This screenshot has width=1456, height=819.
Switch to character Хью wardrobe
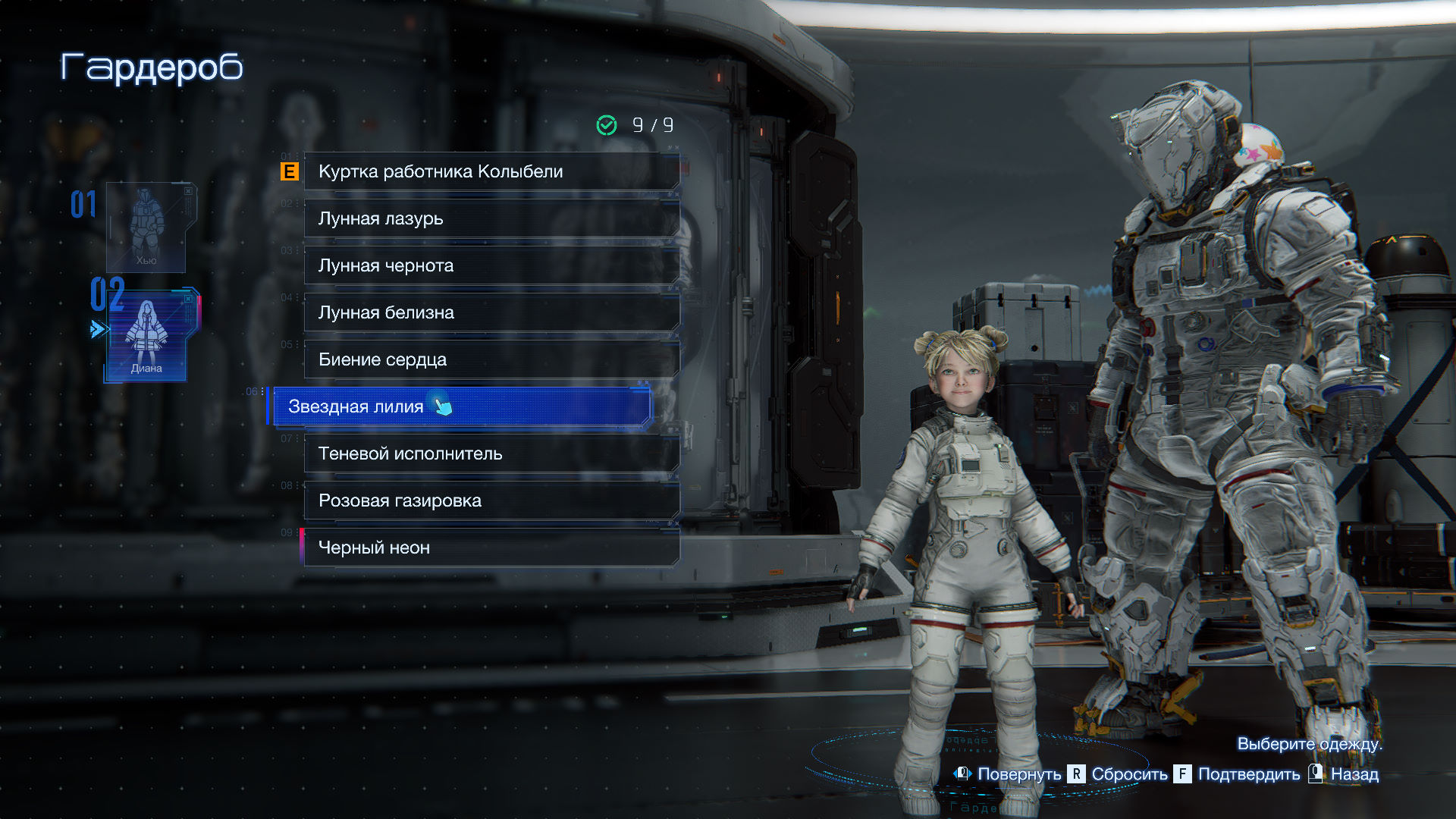(x=146, y=227)
